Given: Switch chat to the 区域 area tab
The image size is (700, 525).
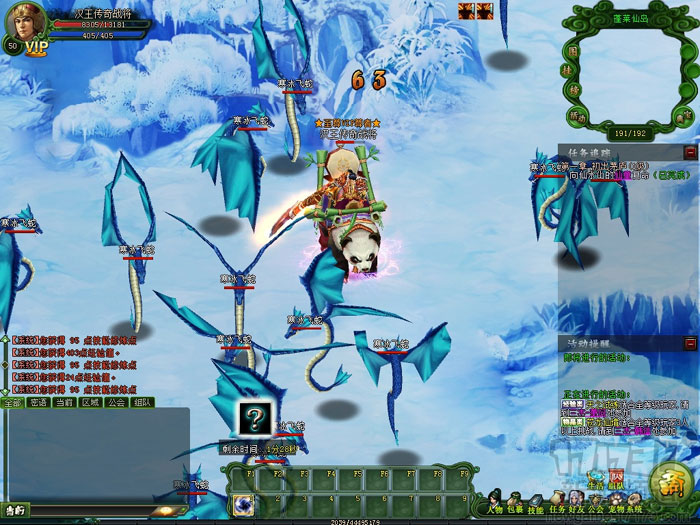Looking at the screenshot, I should [x=90, y=402].
